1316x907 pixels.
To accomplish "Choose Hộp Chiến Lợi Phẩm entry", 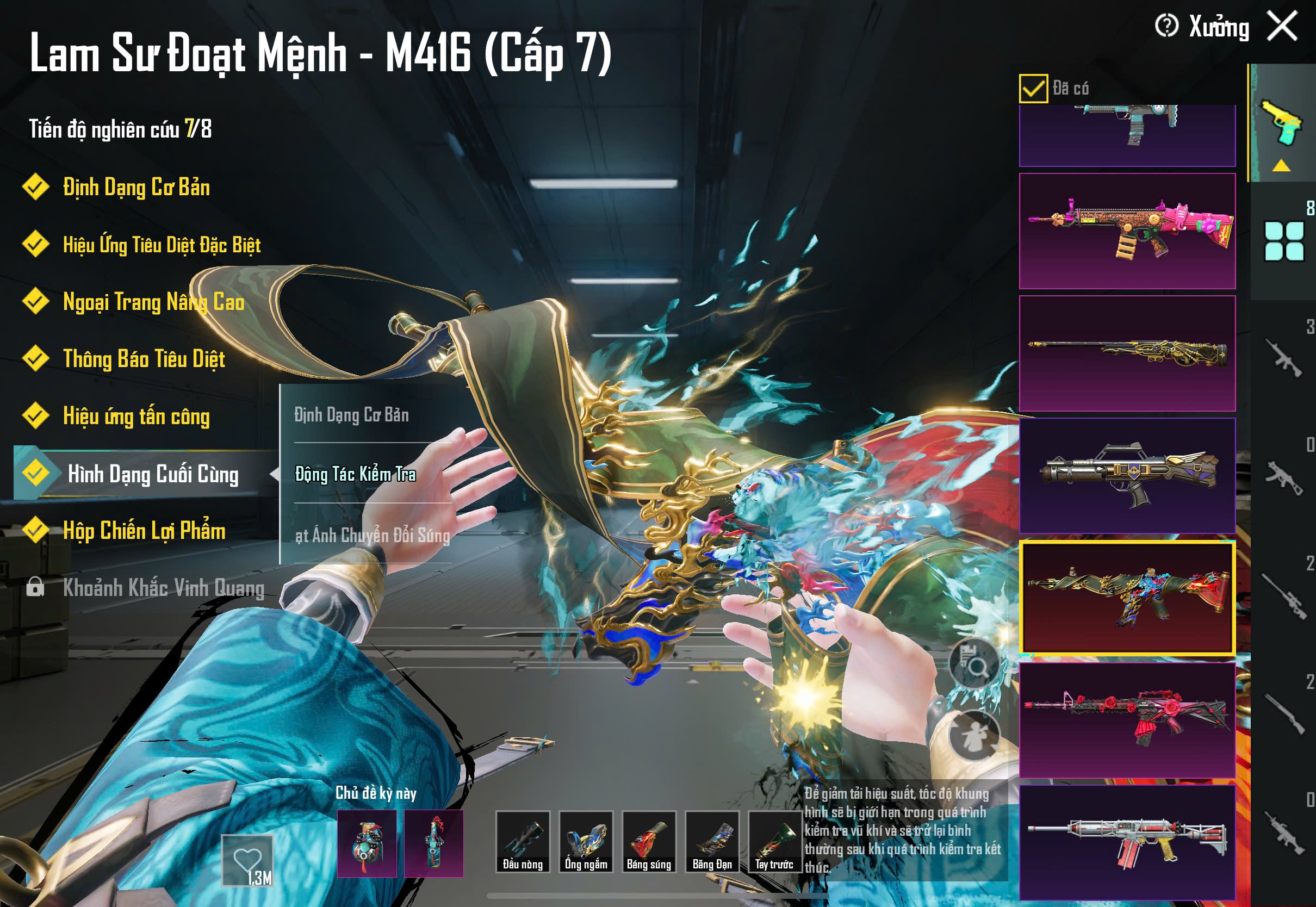I will coord(144,531).
